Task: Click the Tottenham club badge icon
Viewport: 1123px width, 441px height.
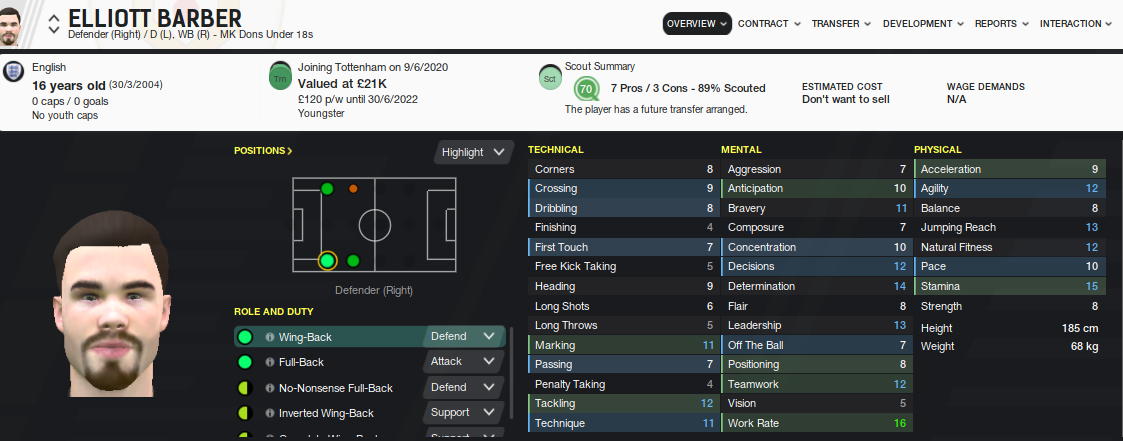Action: pos(280,77)
